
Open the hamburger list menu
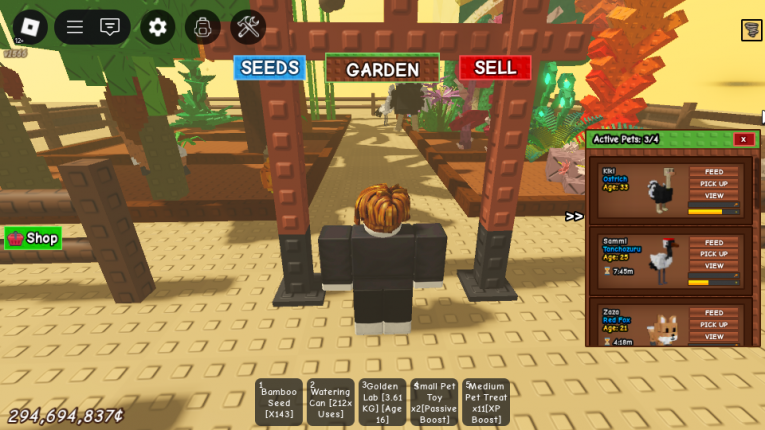pos(75,27)
